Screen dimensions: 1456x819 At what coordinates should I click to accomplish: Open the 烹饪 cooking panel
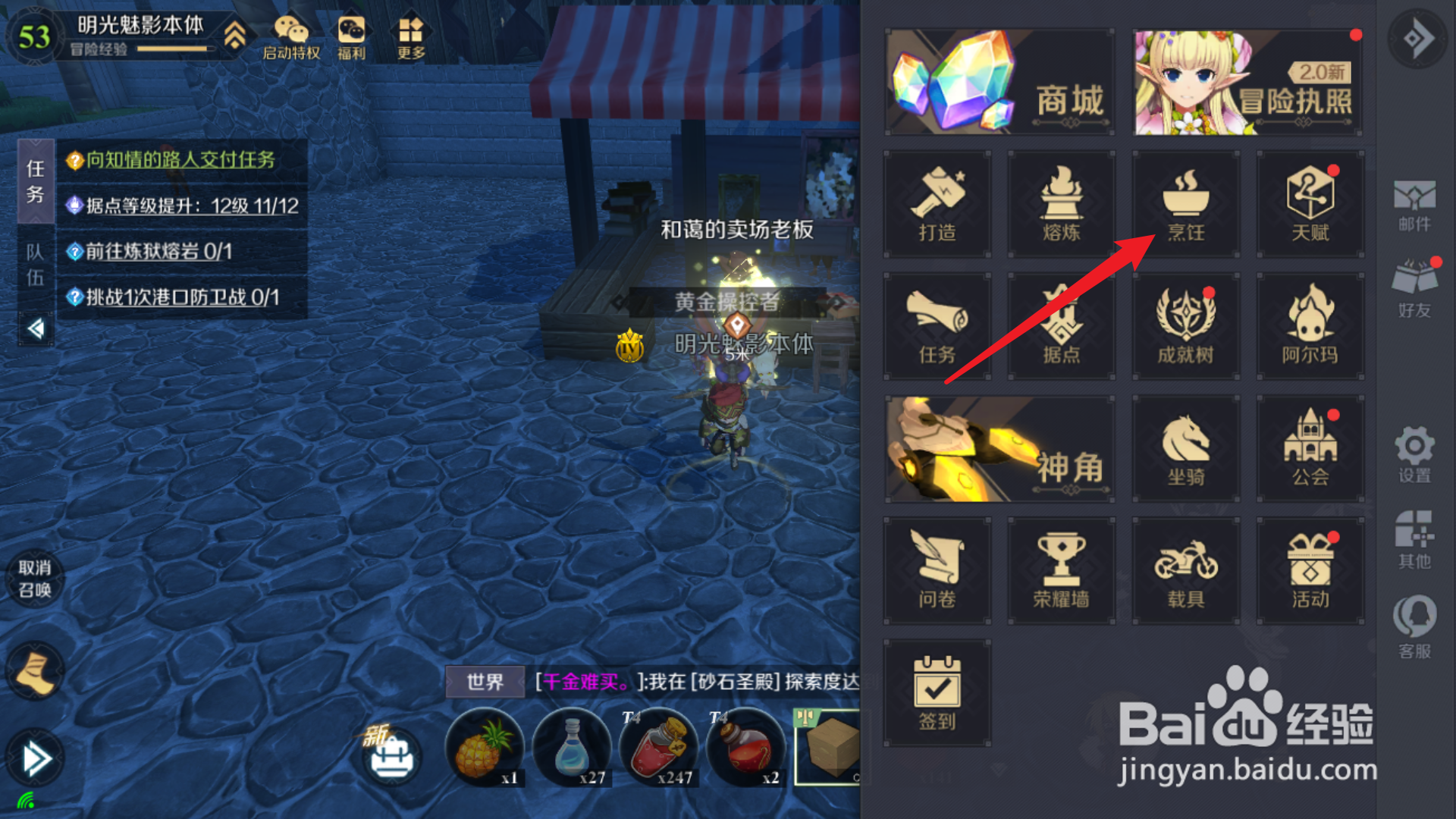(x=1185, y=205)
